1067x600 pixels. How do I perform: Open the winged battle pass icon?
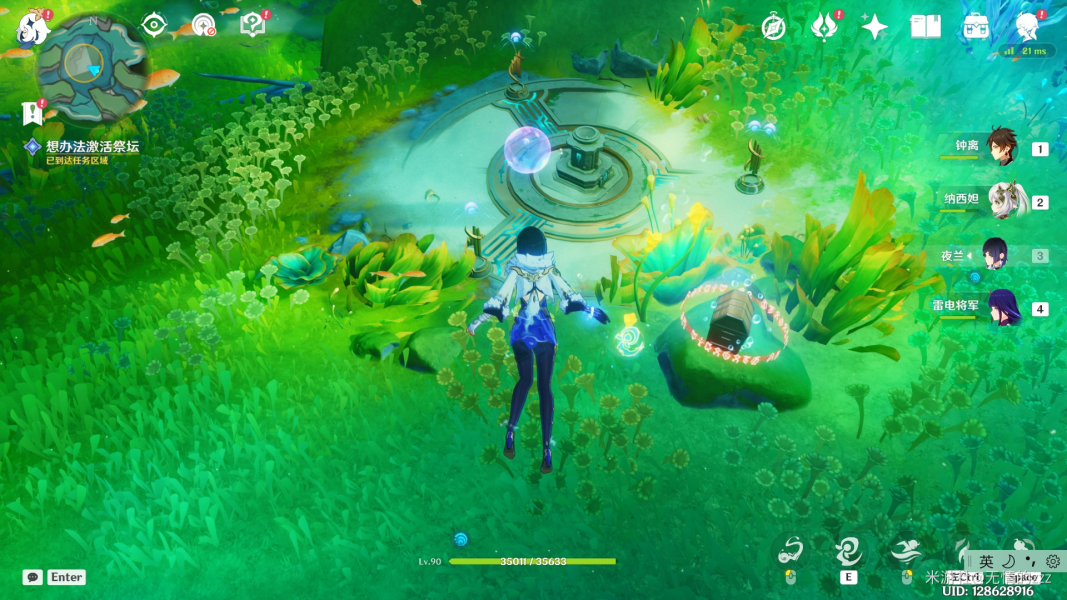823,27
